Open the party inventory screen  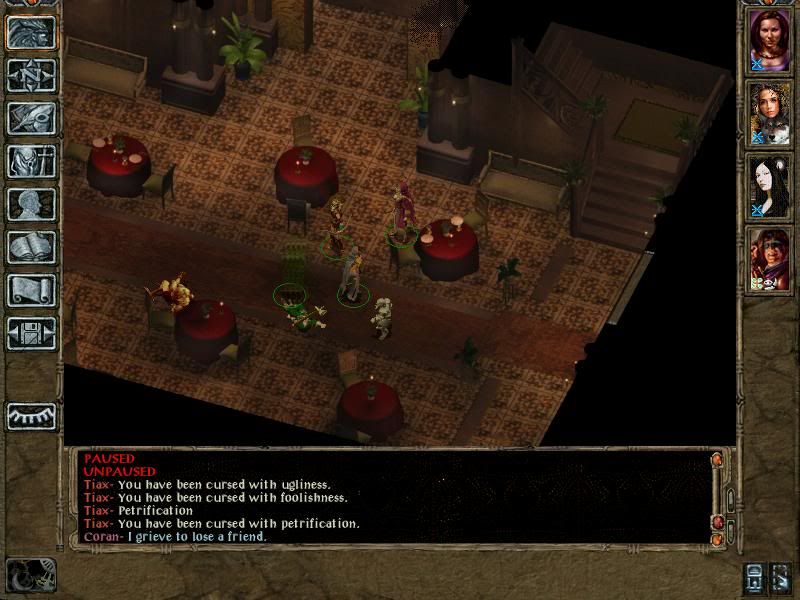31,161
